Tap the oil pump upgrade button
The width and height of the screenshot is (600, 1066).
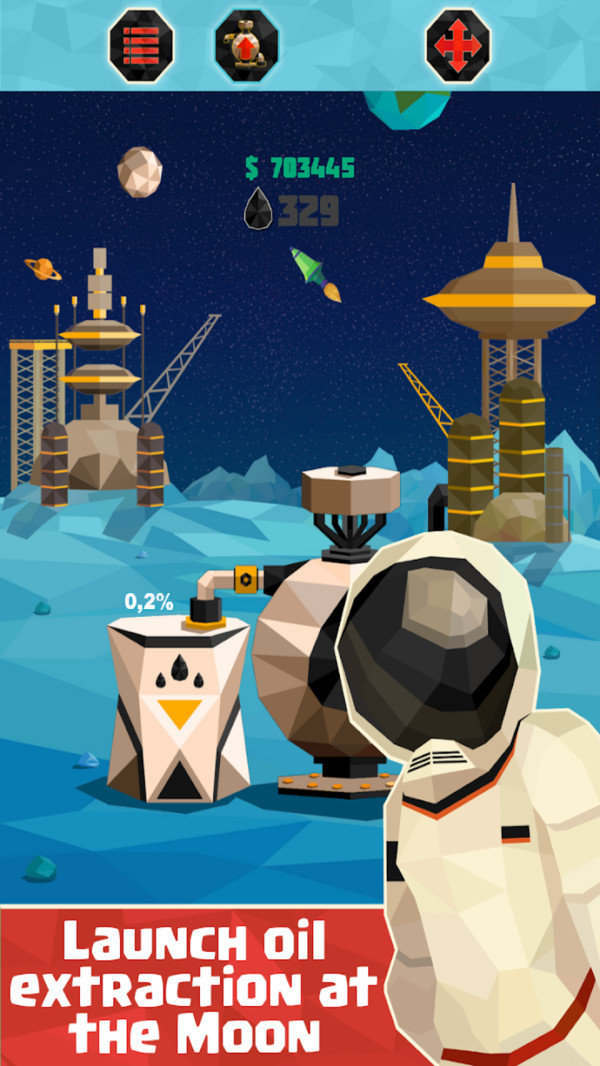click(x=246, y=45)
